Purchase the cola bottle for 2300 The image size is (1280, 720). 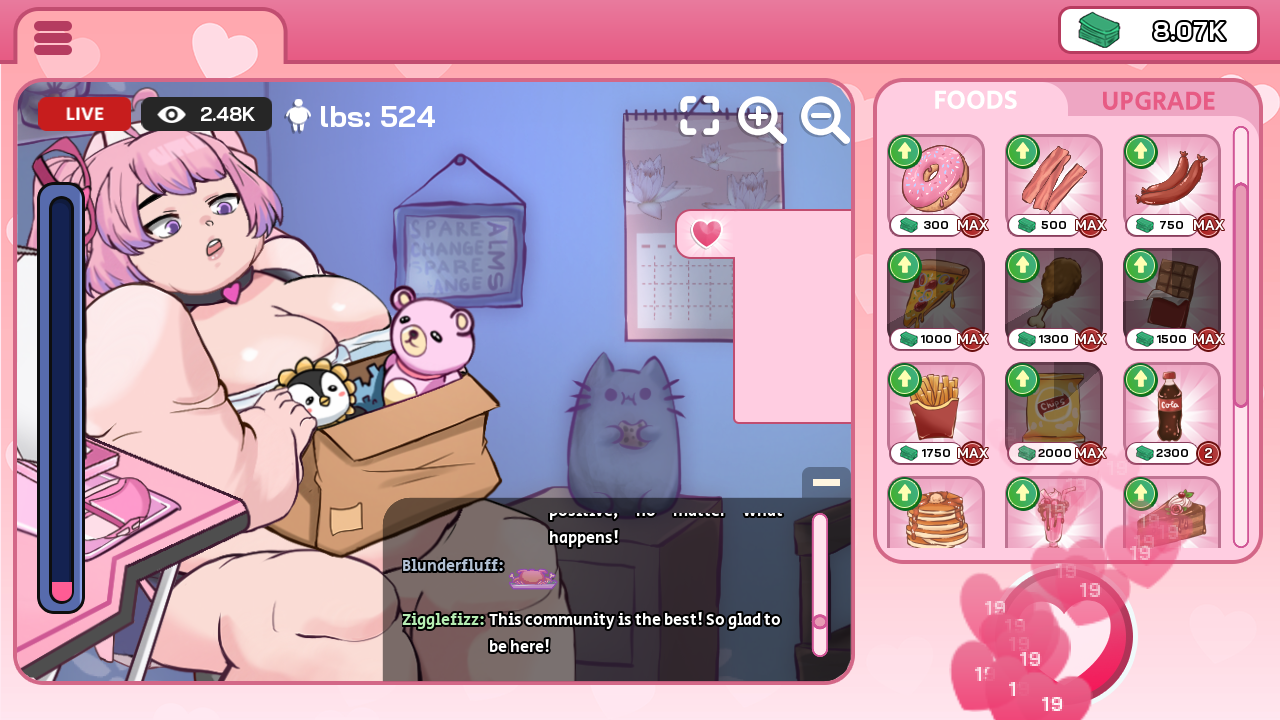click(1172, 408)
